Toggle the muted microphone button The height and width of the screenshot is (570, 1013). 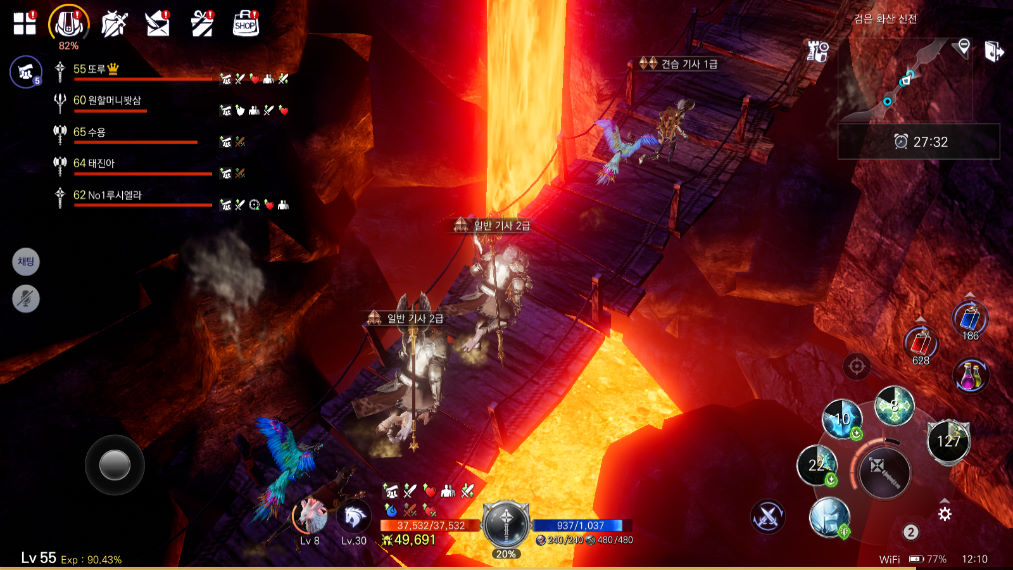pos(26,297)
